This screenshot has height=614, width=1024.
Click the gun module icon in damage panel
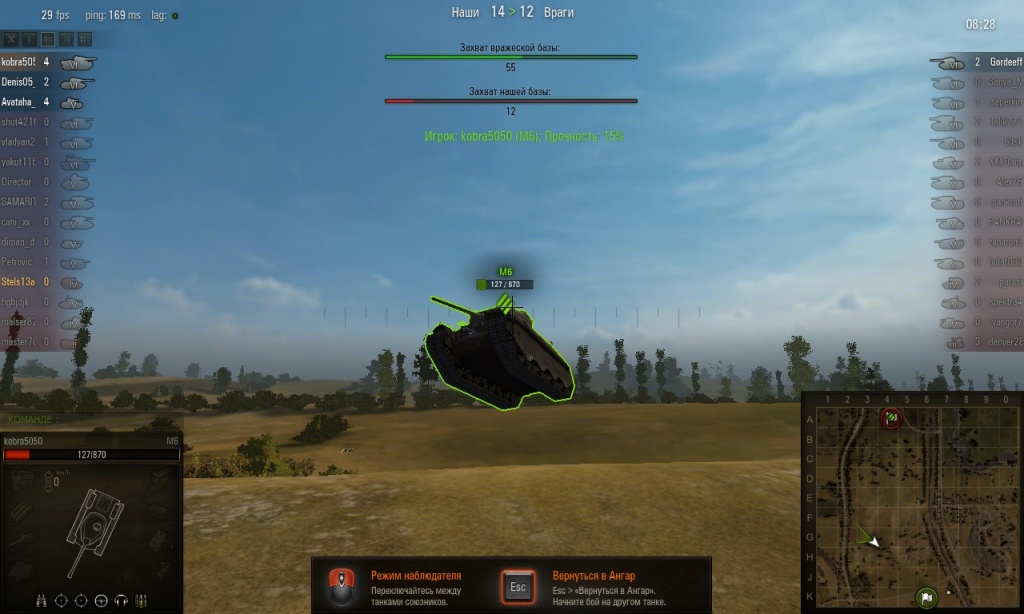[x=22, y=540]
